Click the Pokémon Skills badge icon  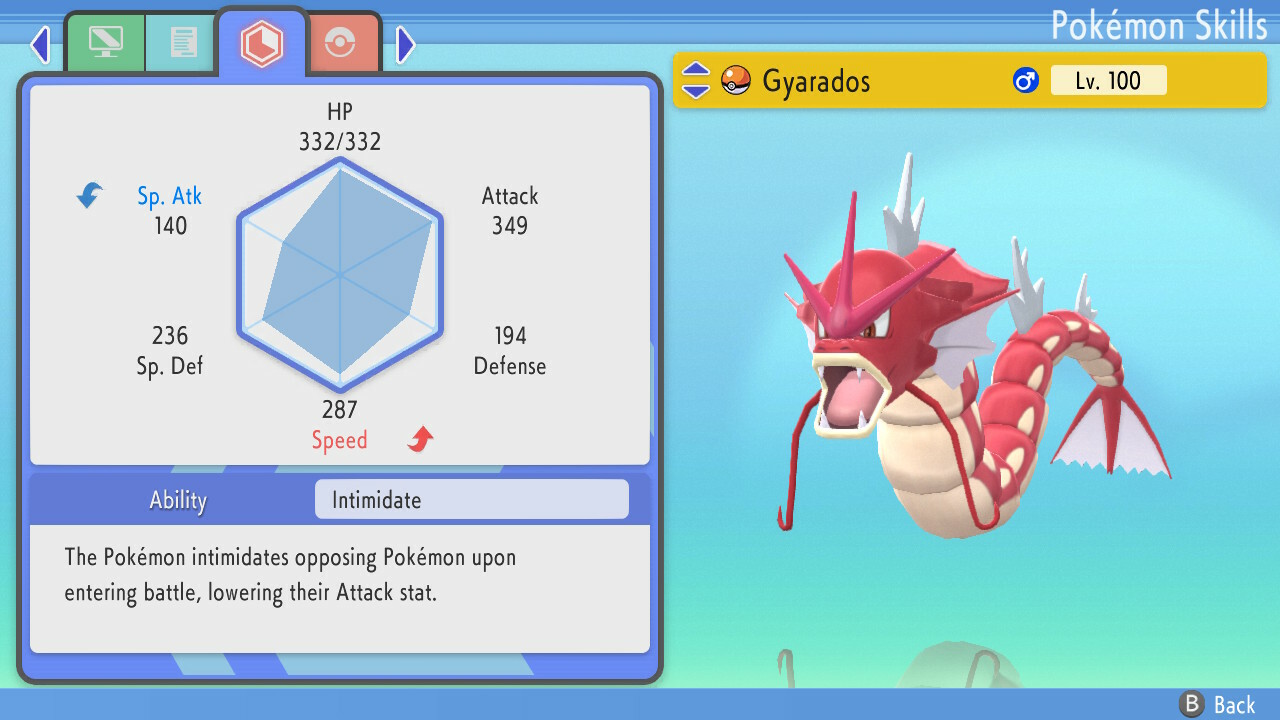point(262,42)
